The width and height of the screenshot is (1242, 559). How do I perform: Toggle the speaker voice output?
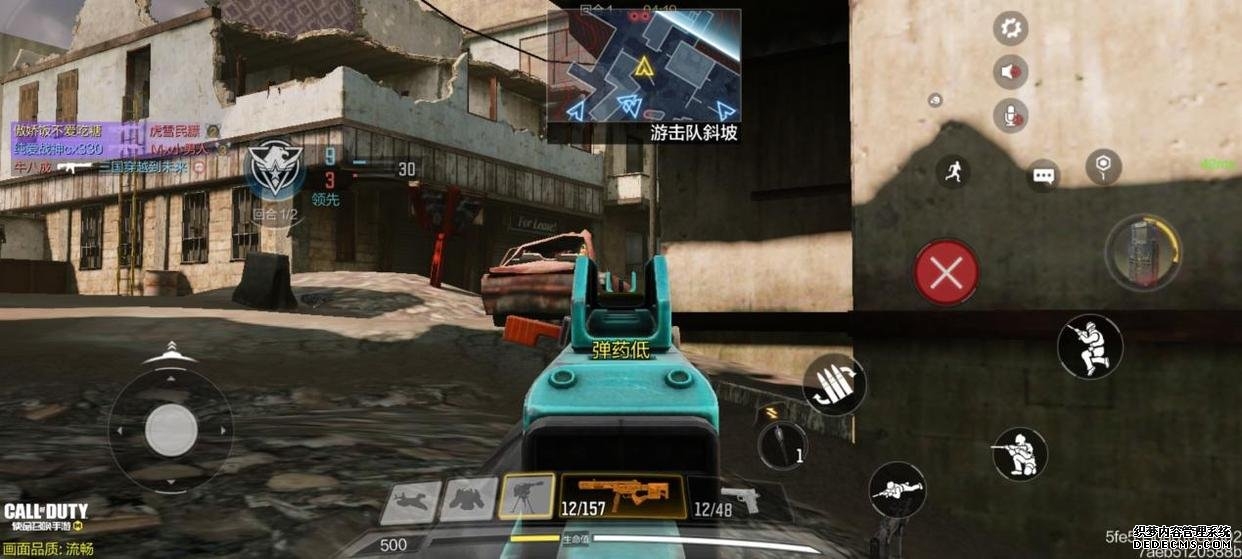pos(1010,72)
